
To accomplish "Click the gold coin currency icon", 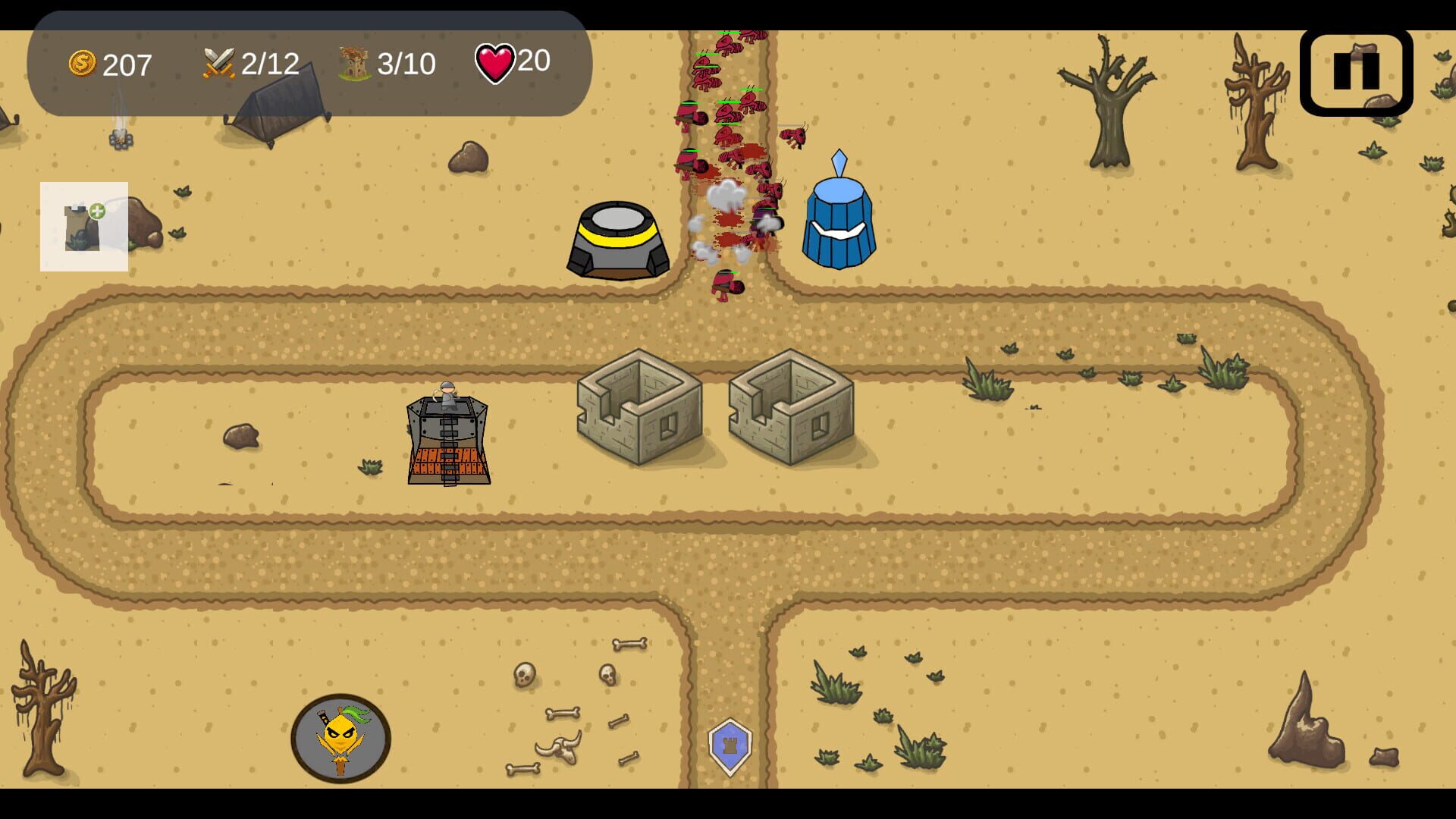I will (82, 64).
